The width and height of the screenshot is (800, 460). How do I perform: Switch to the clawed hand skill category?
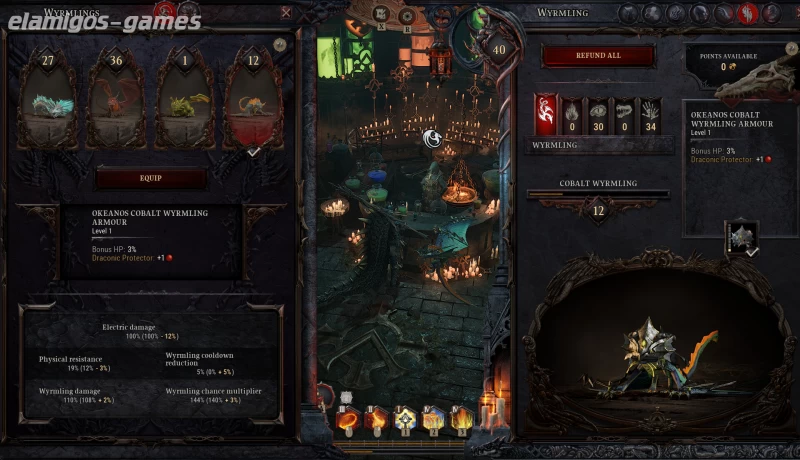pos(651,112)
